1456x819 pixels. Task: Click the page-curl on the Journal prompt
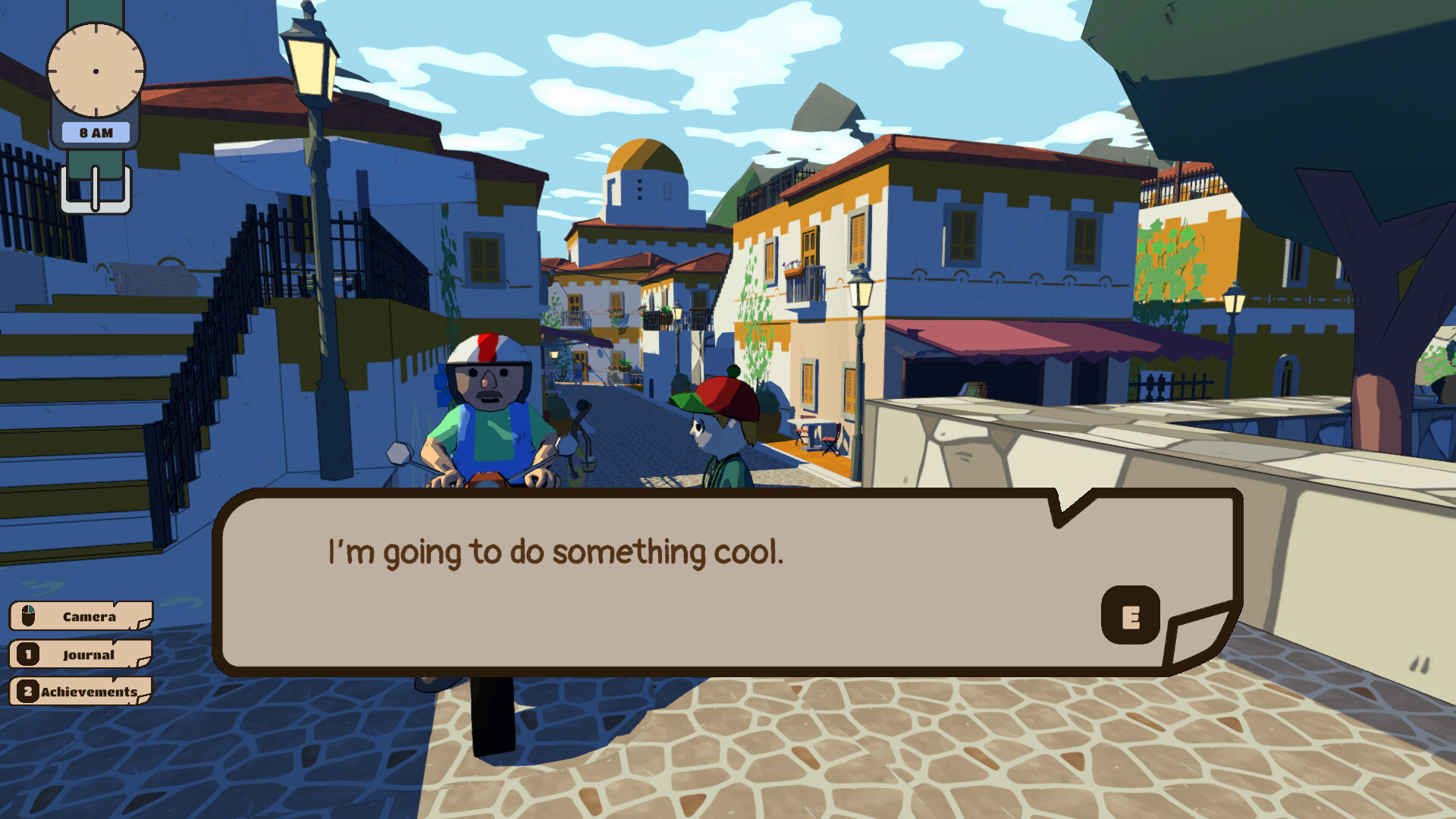tap(144, 661)
